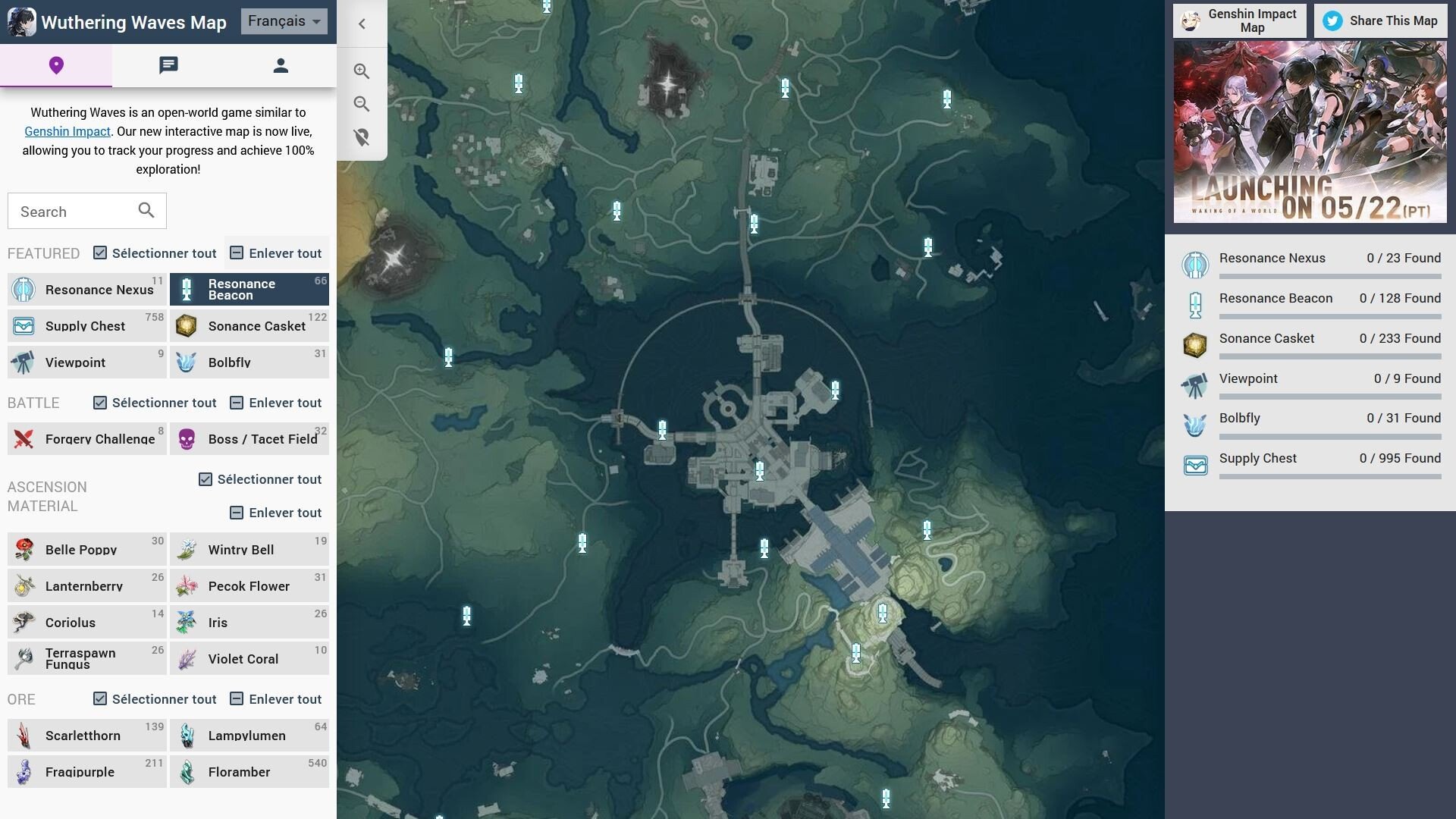Screen dimensions: 1456x819
Task: Select the Boss / Tacet Field filter
Action: pyautogui.click(x=249, y=438)
